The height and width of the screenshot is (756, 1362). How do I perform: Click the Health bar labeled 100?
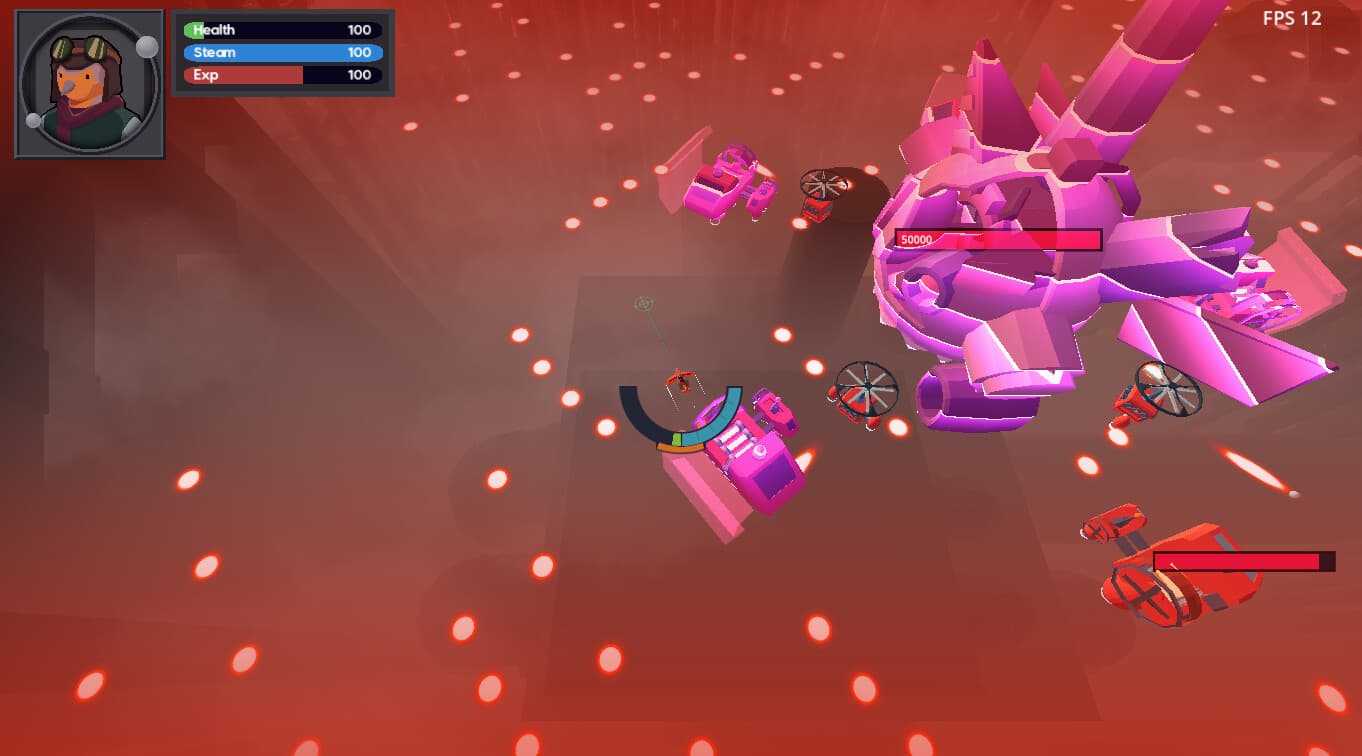[281, 29]
